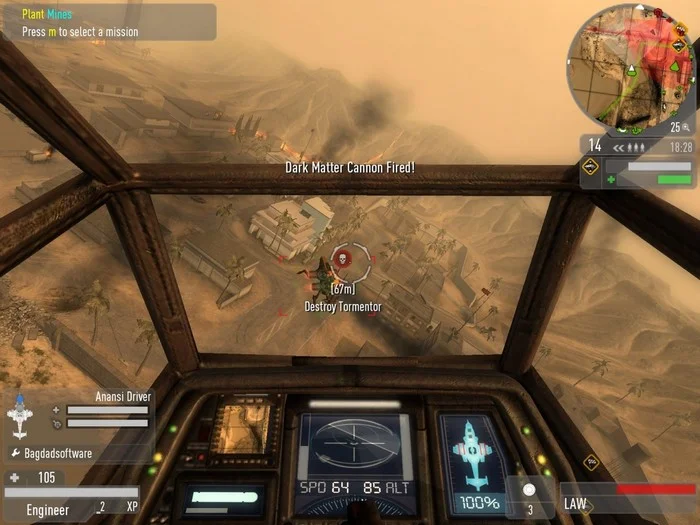Click the minimap zoom magnifier icon

tap(688, 127)
